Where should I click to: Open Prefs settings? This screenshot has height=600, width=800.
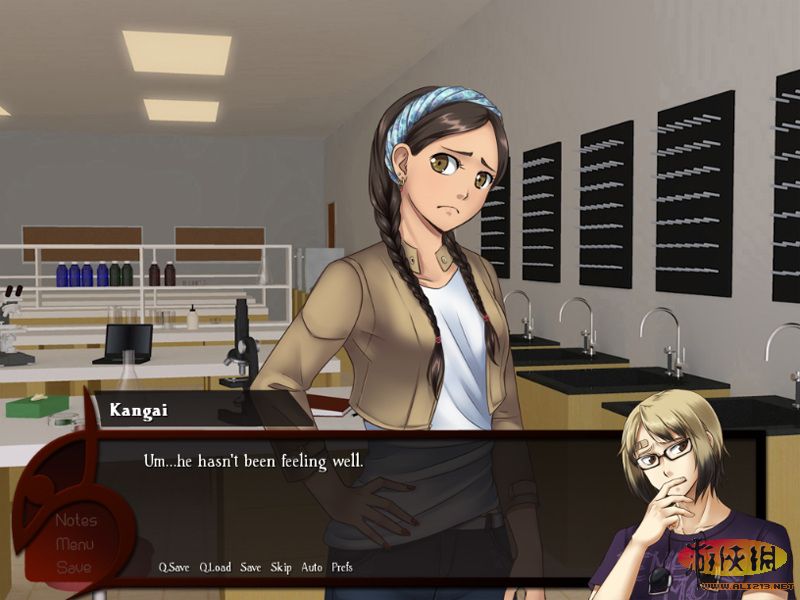point(342,567)
